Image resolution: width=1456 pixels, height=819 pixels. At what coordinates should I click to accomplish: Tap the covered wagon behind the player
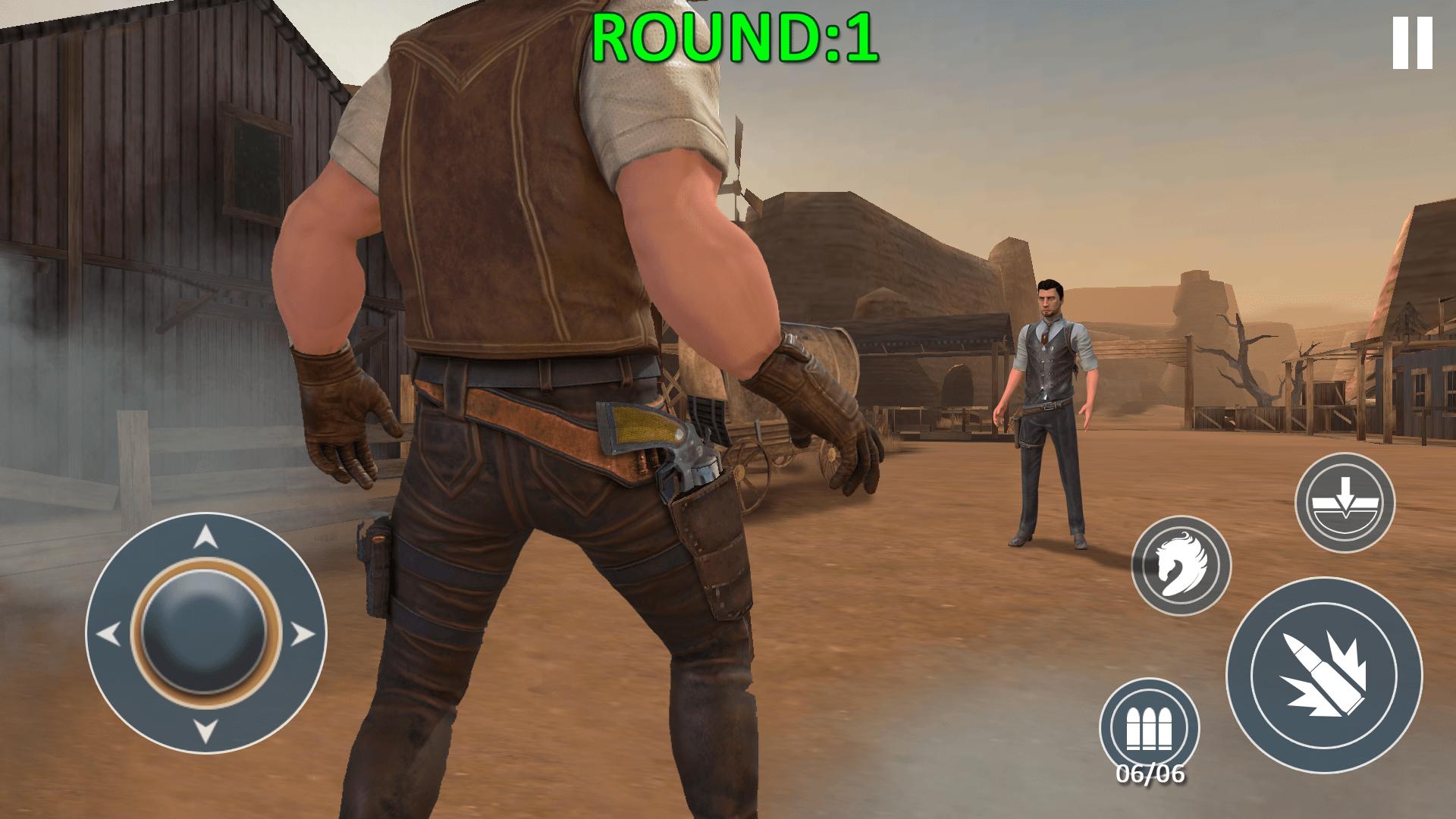click(766, 409)
